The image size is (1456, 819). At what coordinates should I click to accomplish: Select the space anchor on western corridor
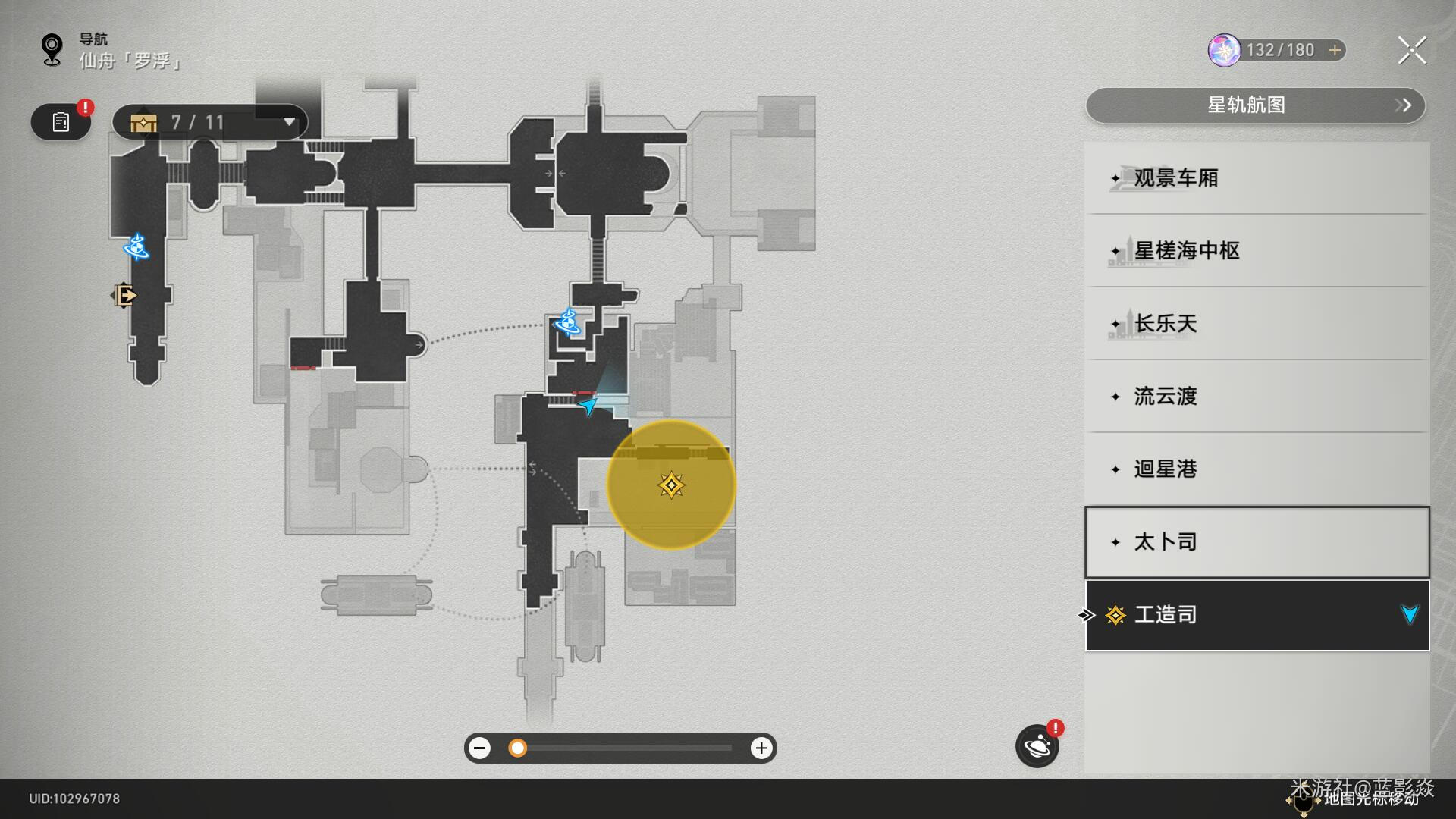(136, 246)
